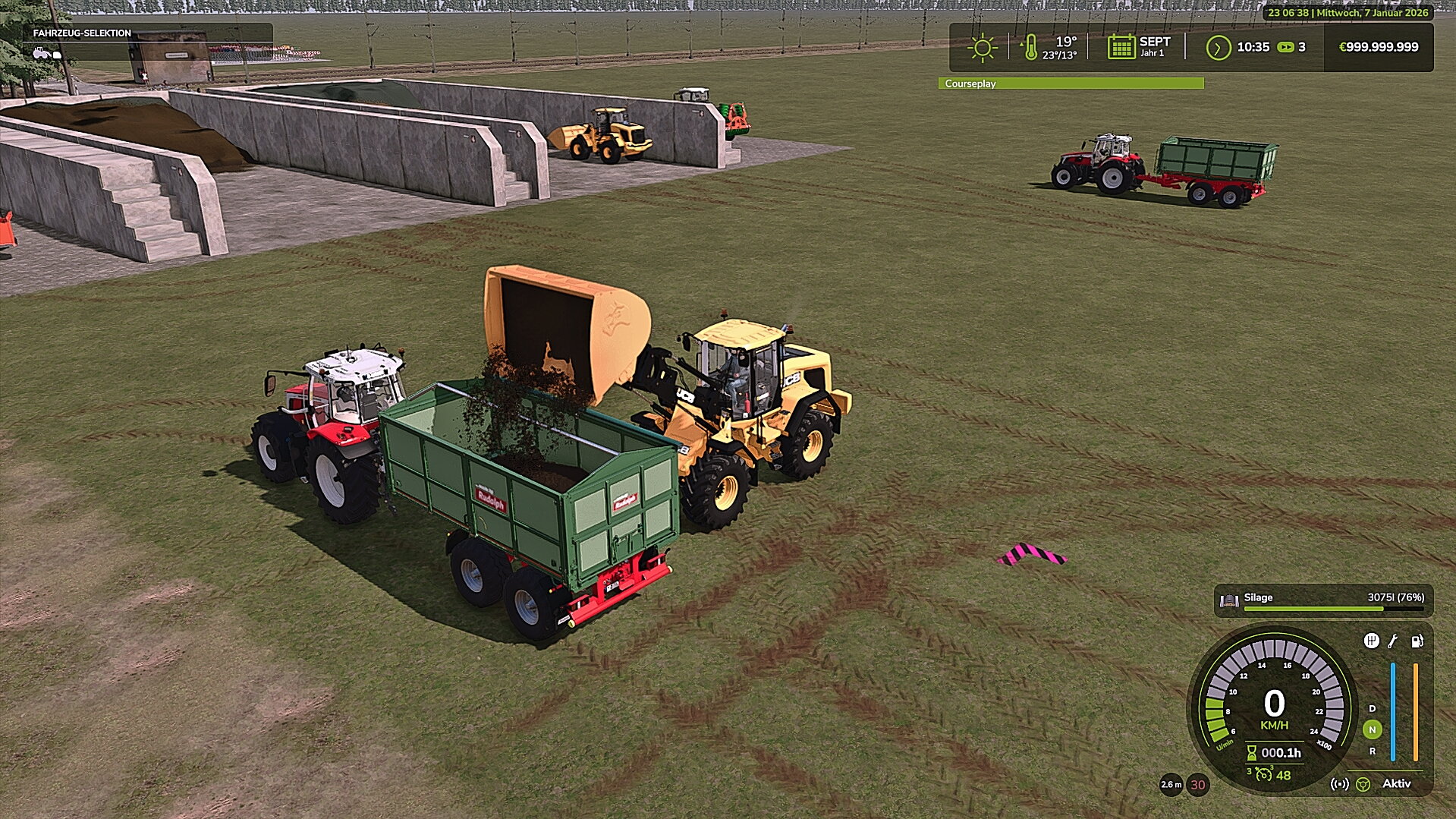1456x819 pixels.
Task: Click the time-scale clock icon
Action: click(x=1218, y=46)
